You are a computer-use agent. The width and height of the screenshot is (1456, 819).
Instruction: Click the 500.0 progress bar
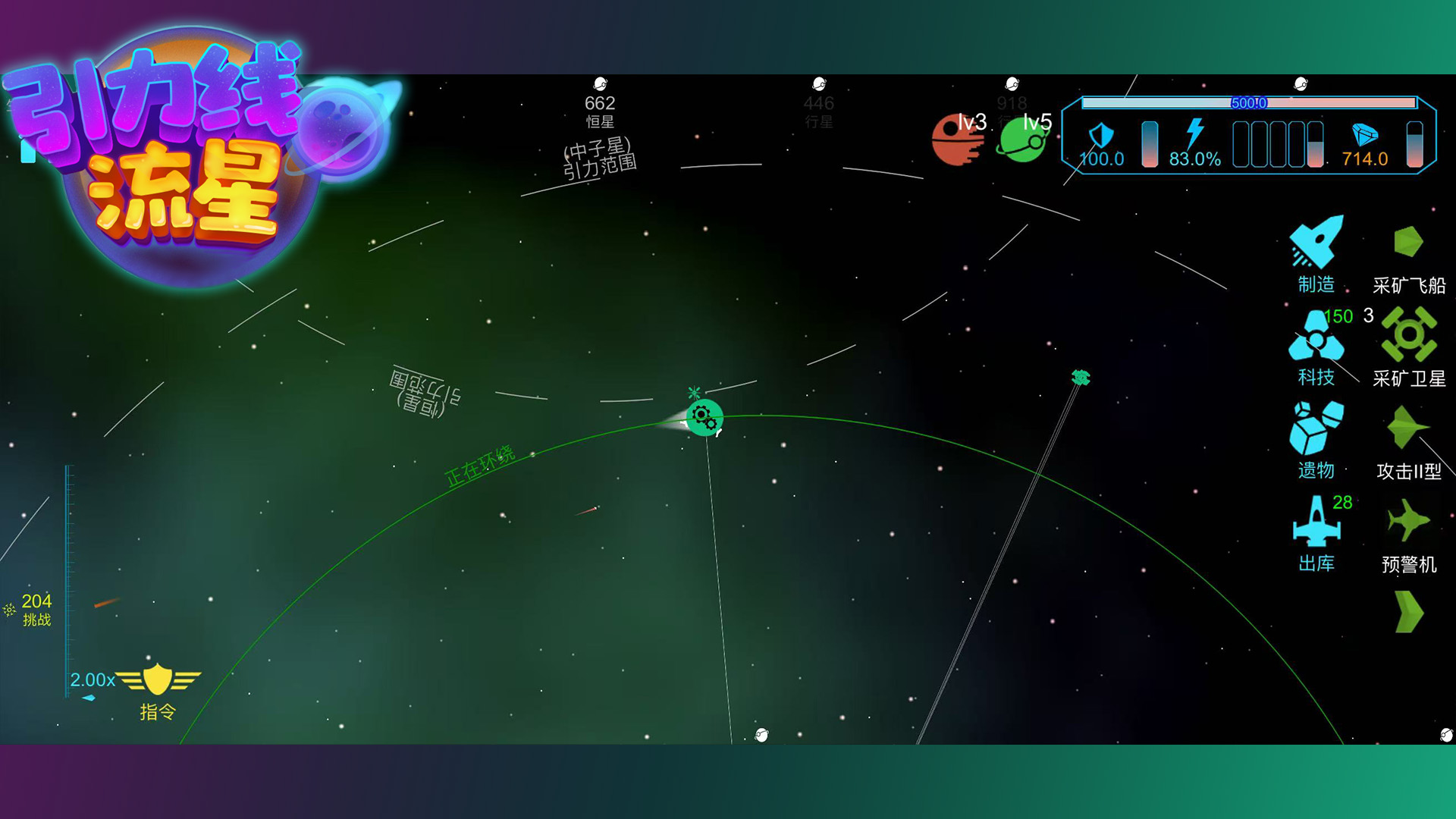click(x=1250, y=104)
